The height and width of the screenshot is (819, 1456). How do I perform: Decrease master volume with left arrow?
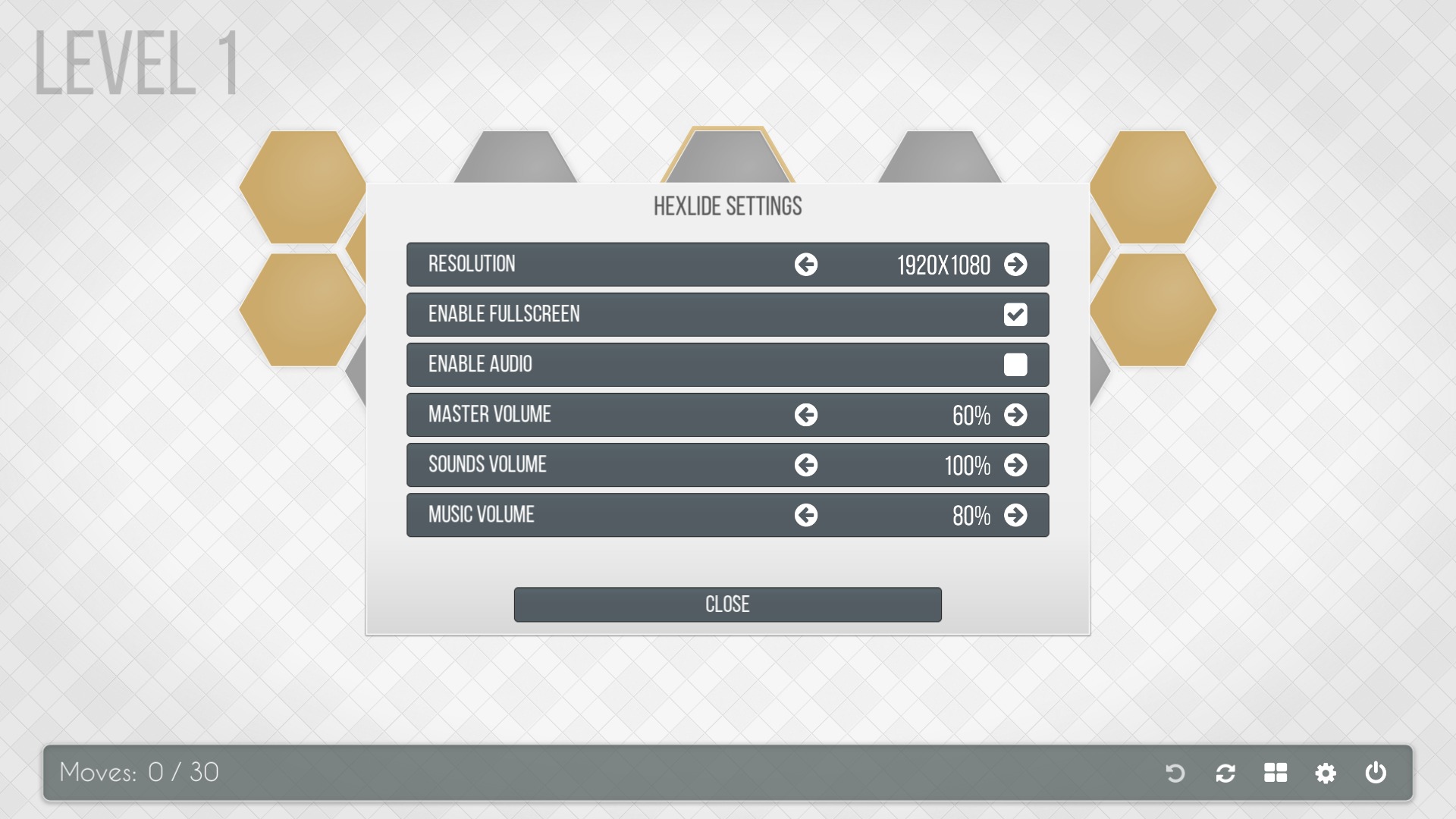tap(806, 415)
